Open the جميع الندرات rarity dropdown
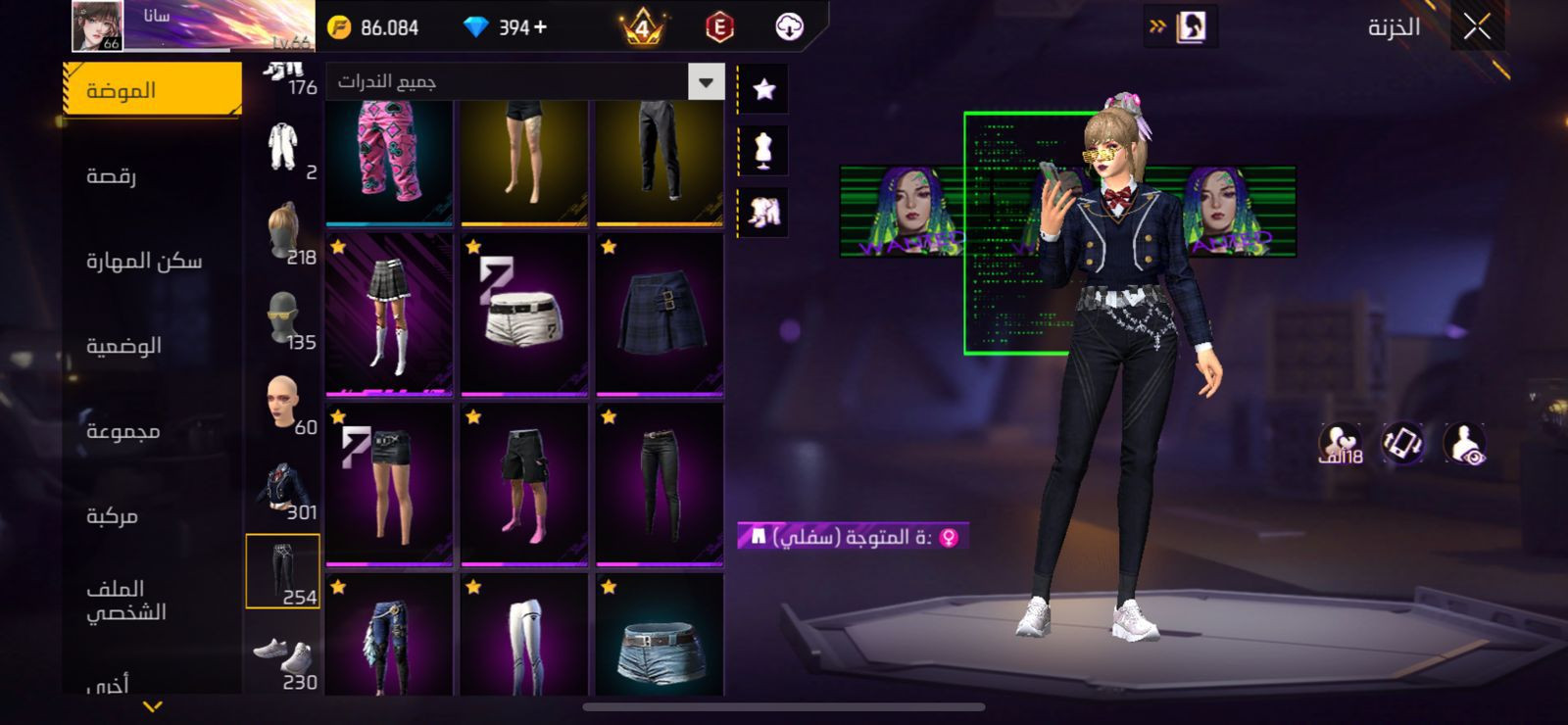Image resolution: width=1568 pixels, height=725 pixels. coord(706,82)
